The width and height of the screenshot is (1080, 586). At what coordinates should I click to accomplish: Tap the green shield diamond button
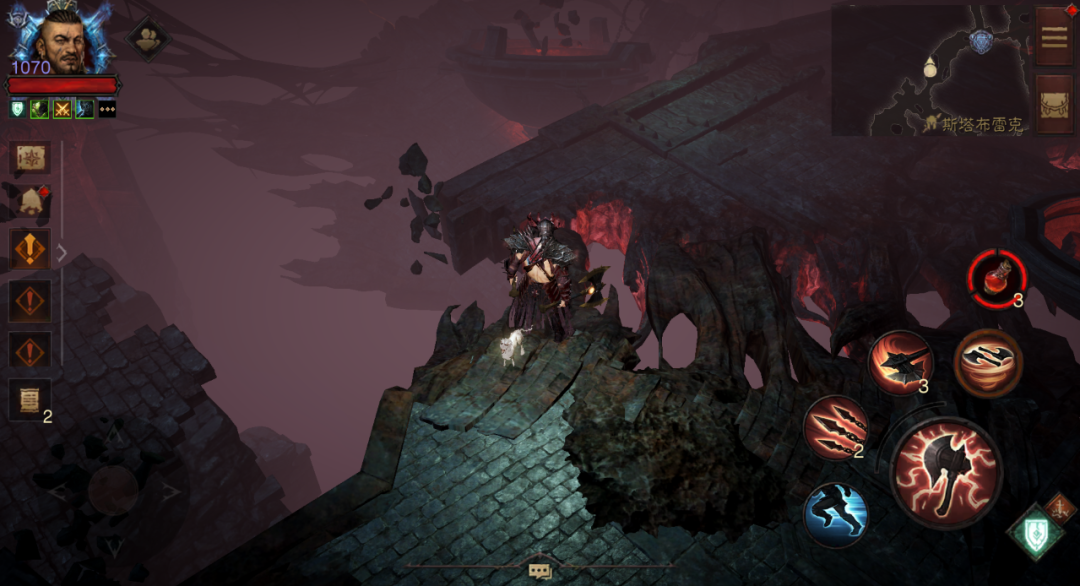click(1034, 533)
